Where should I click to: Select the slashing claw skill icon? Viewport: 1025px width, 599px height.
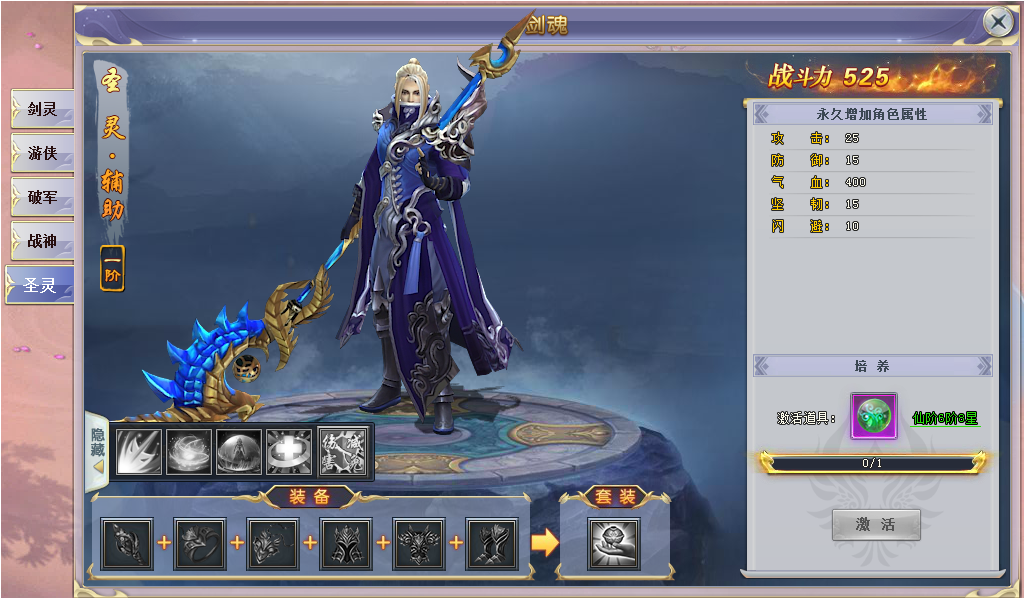tap(139, 451)
